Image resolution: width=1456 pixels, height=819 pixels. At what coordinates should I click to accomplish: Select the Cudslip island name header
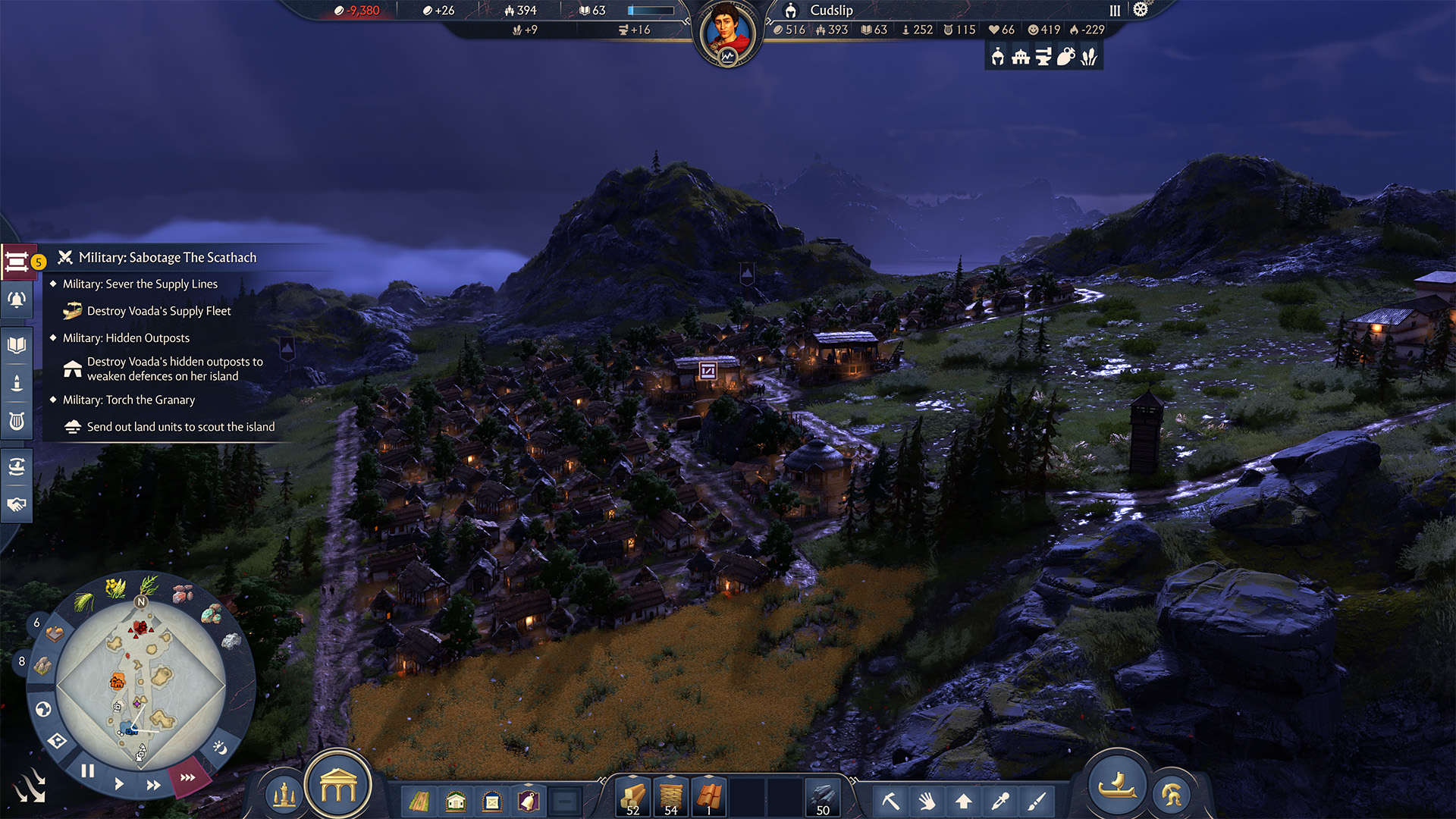[x=831, y=10]
